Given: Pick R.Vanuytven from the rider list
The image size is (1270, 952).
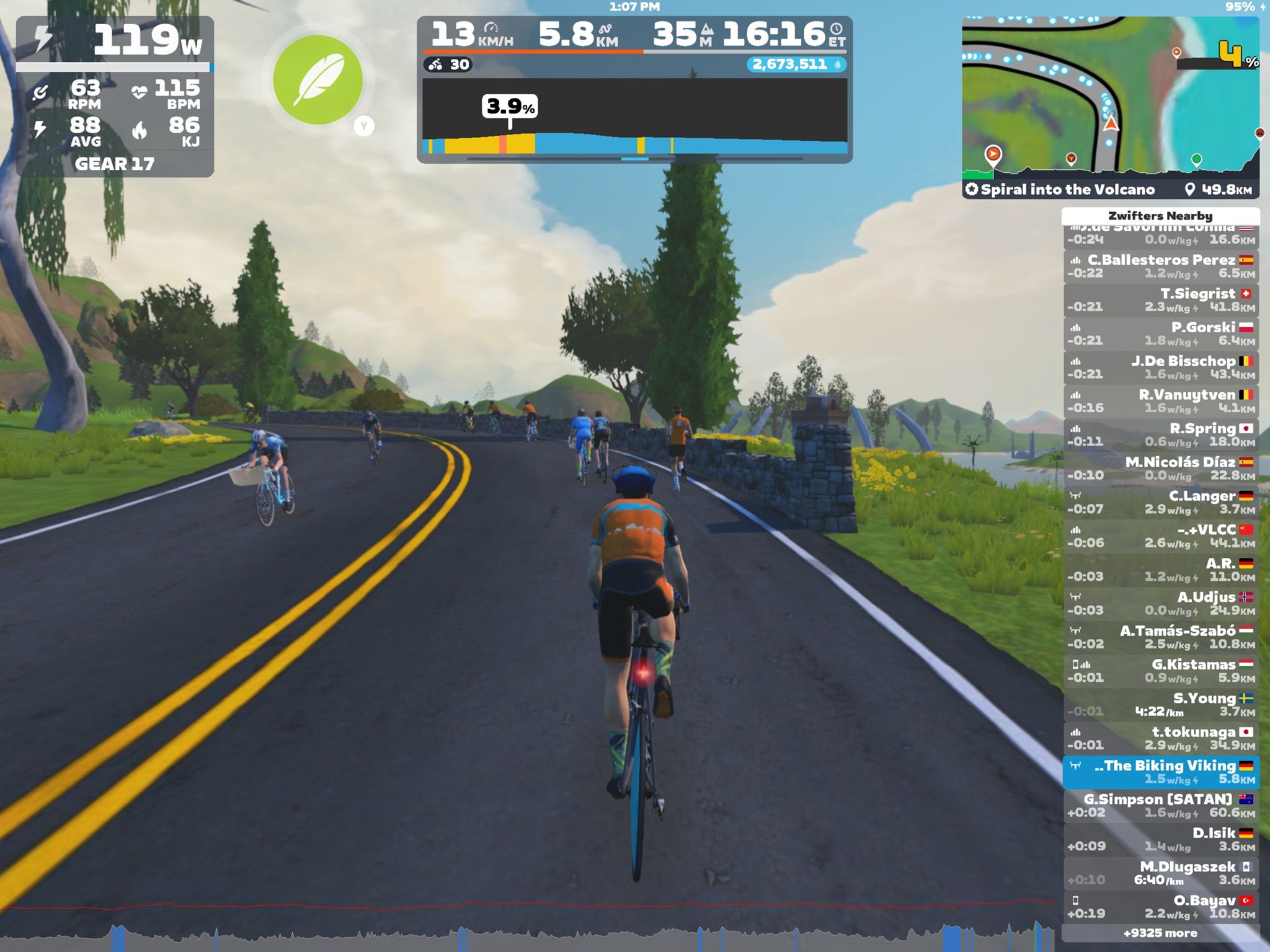Looking at the screenshot, I should click(1161, 401).
